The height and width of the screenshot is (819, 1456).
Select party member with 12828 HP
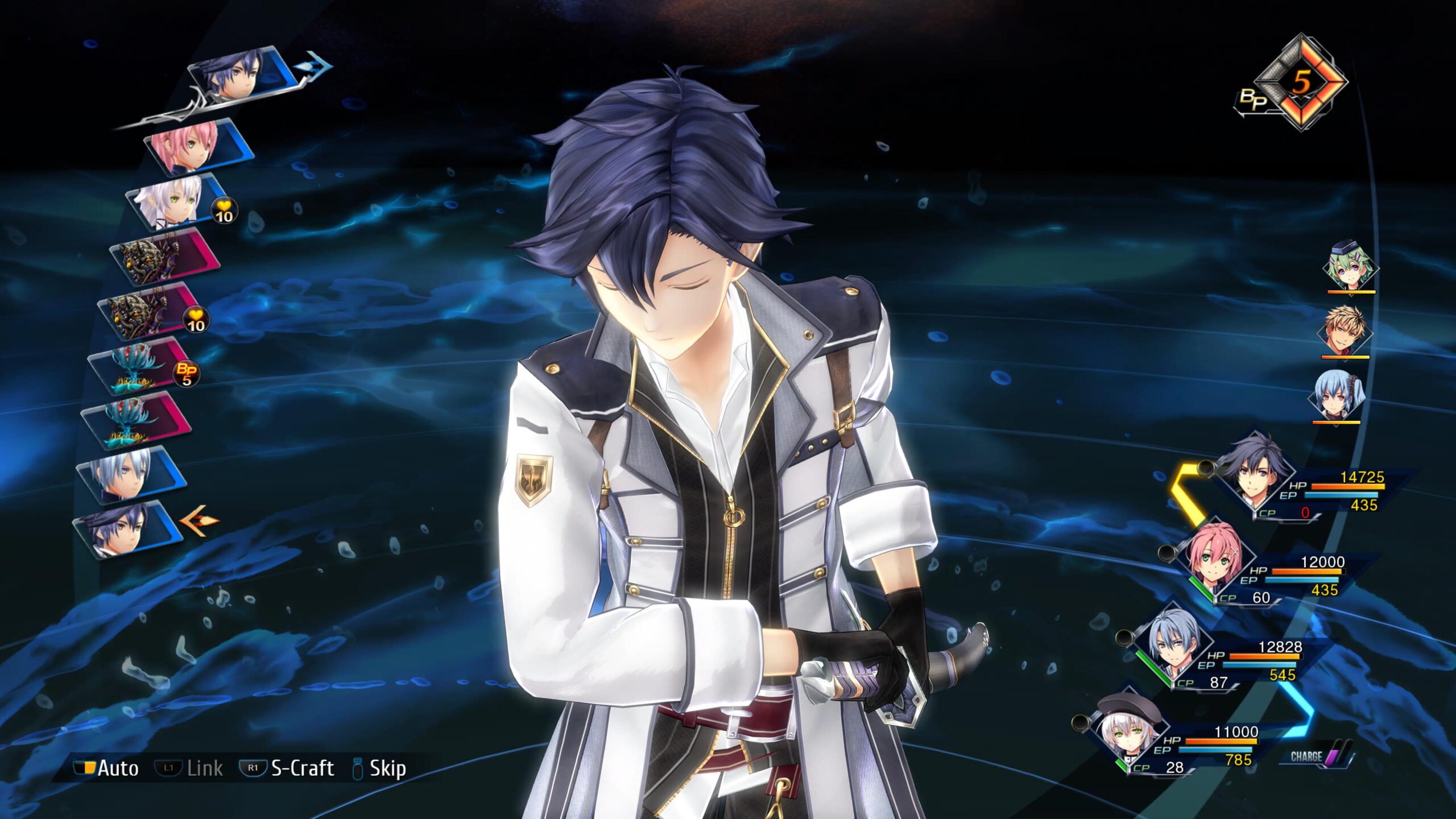[1172, 647]
